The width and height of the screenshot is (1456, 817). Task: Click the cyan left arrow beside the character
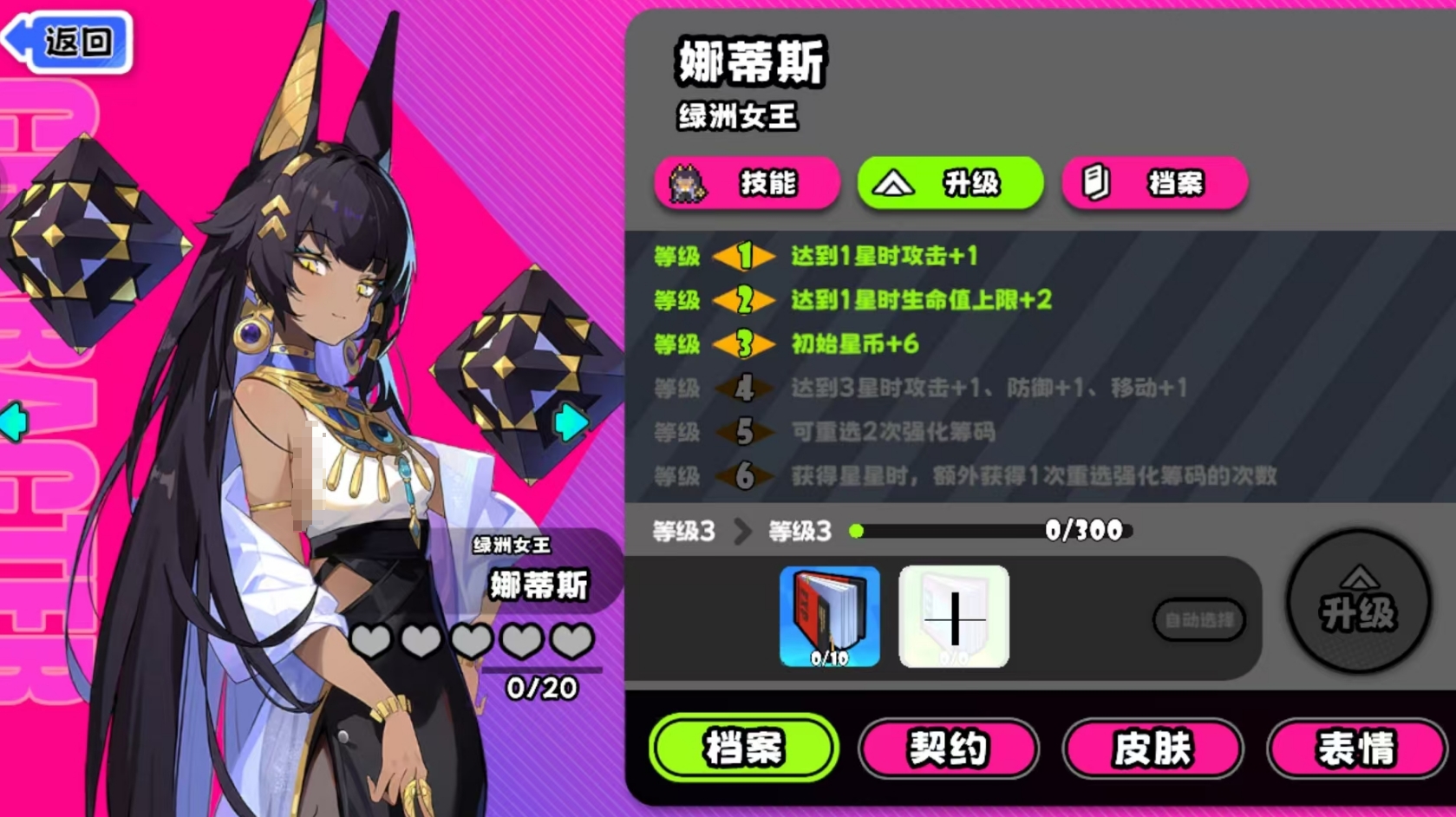(x=12, y=422)
